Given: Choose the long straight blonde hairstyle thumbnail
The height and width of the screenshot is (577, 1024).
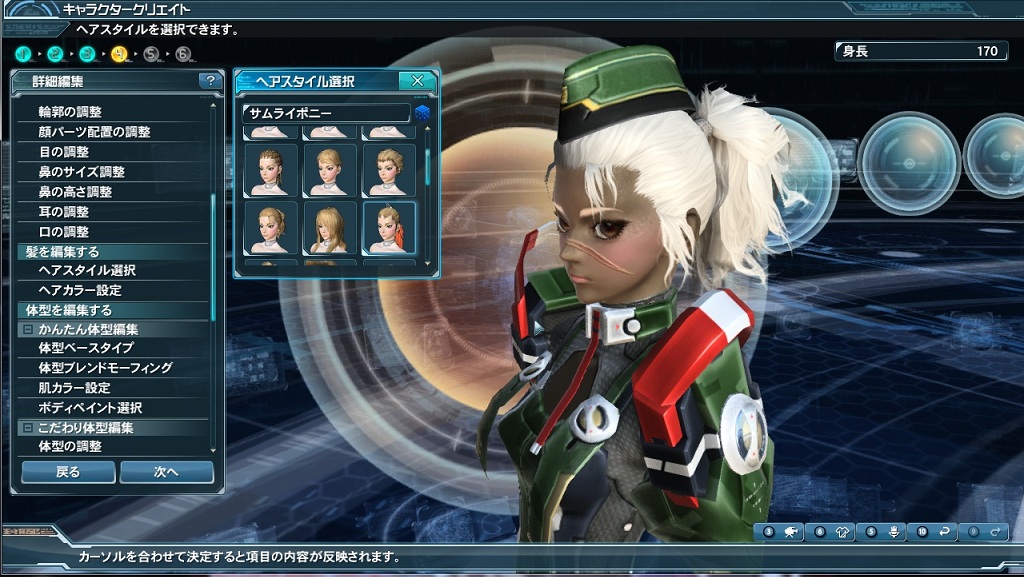Looking at the screenshot, I should [330, 228].
